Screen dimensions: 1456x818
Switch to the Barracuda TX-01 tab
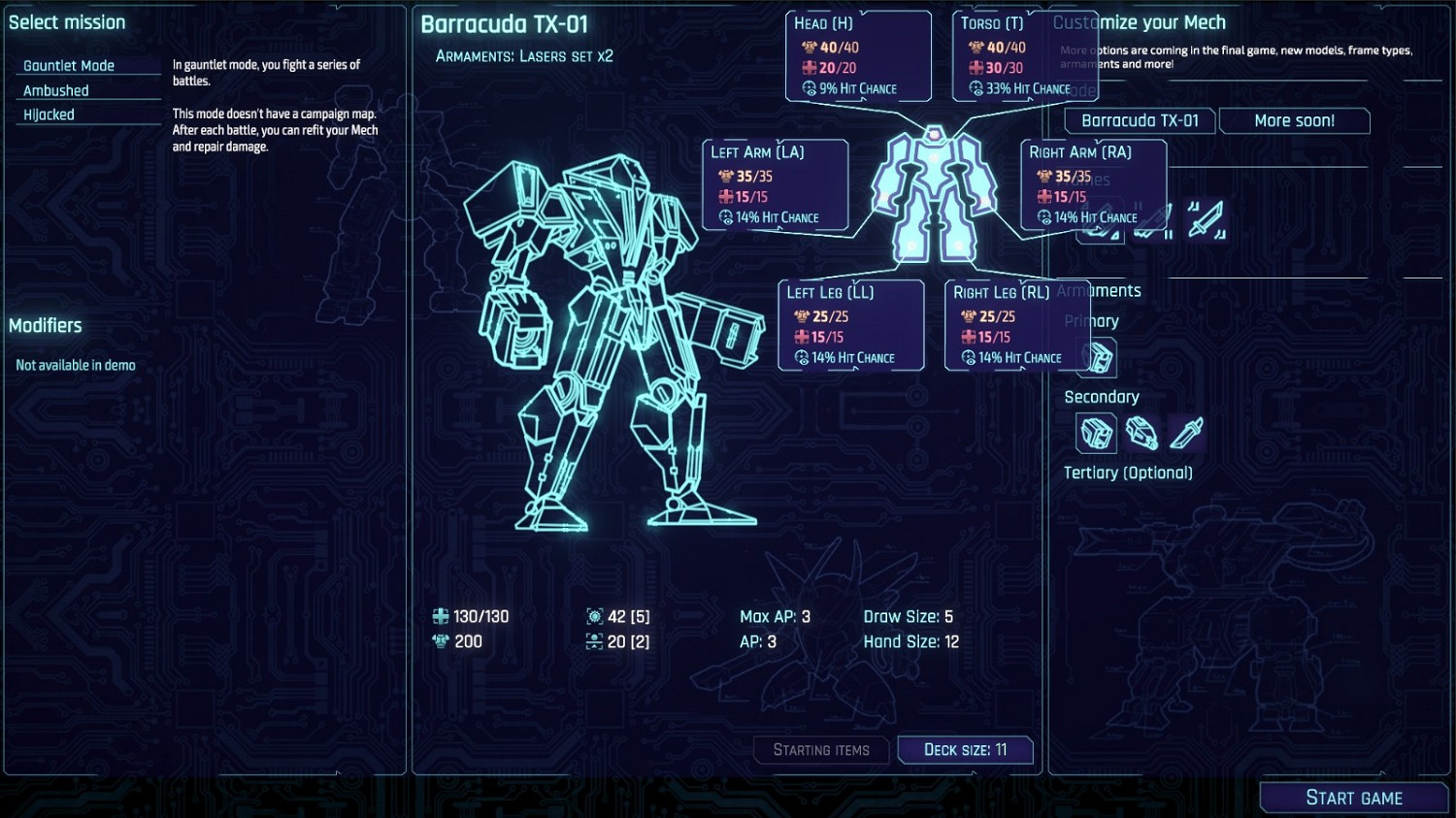(1139, 120)
